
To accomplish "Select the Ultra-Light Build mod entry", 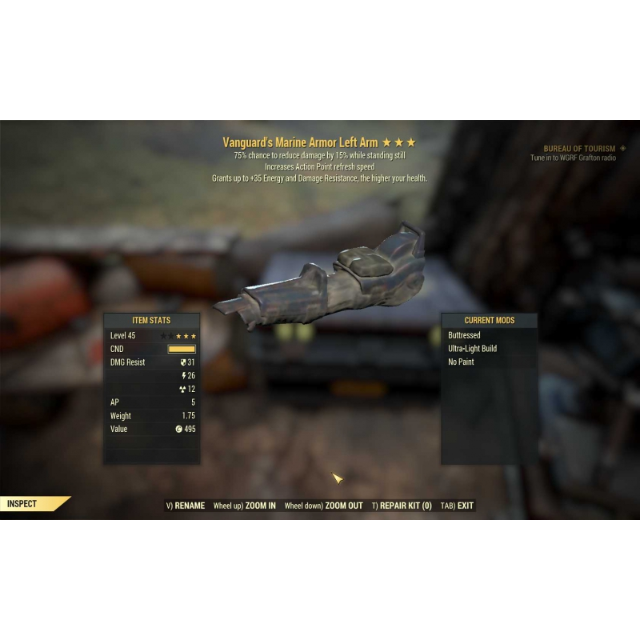I will pos(473,349).
